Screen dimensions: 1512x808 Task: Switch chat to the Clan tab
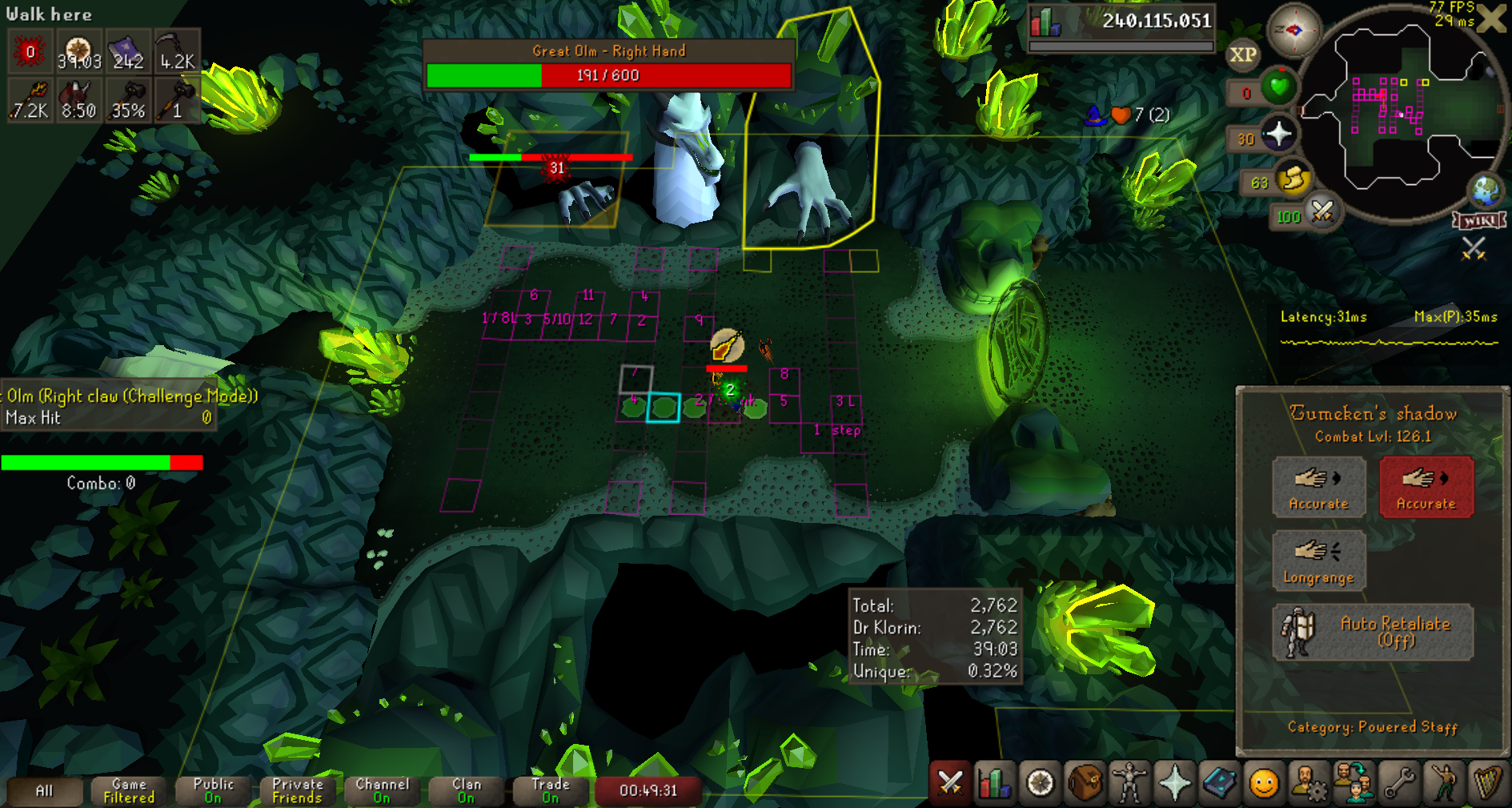(466, 790)
